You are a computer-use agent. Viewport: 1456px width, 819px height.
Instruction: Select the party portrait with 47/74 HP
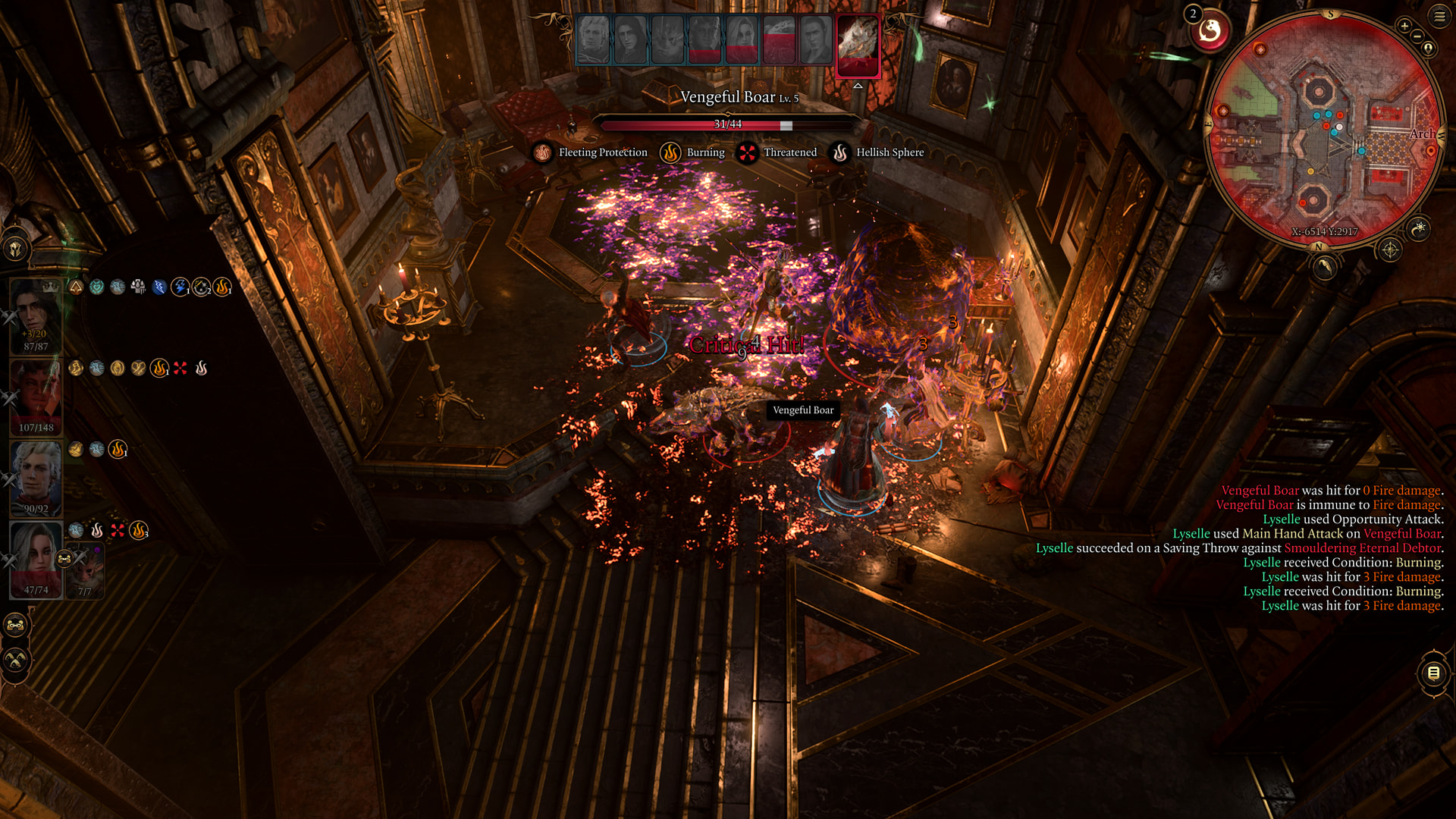coord(35,559)
